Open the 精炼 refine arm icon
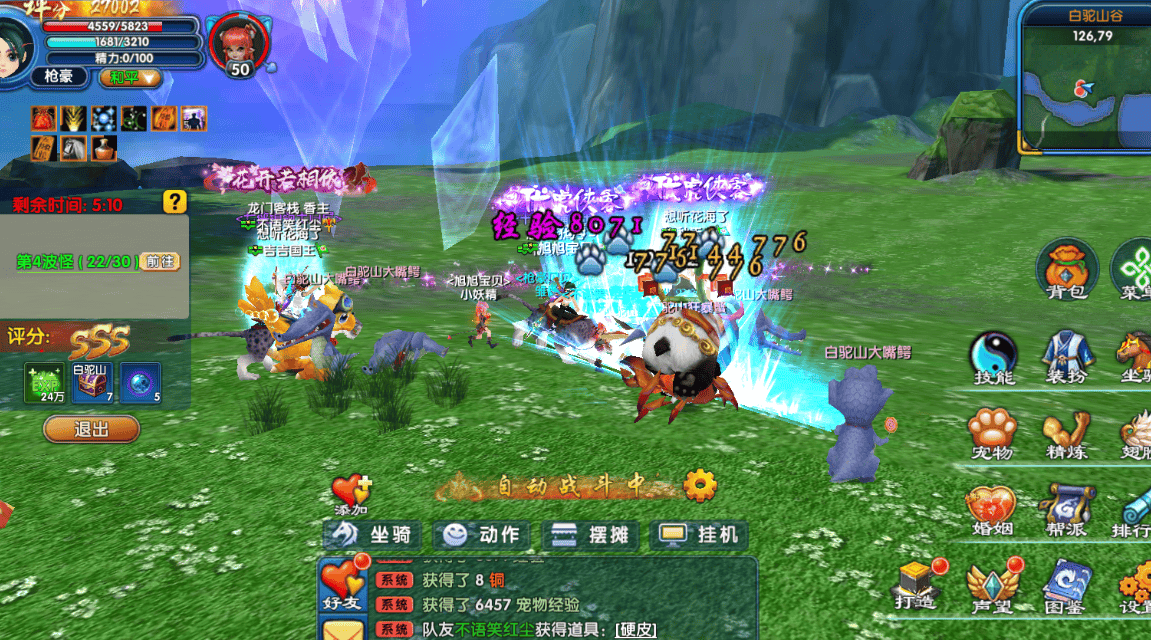 1066,431
